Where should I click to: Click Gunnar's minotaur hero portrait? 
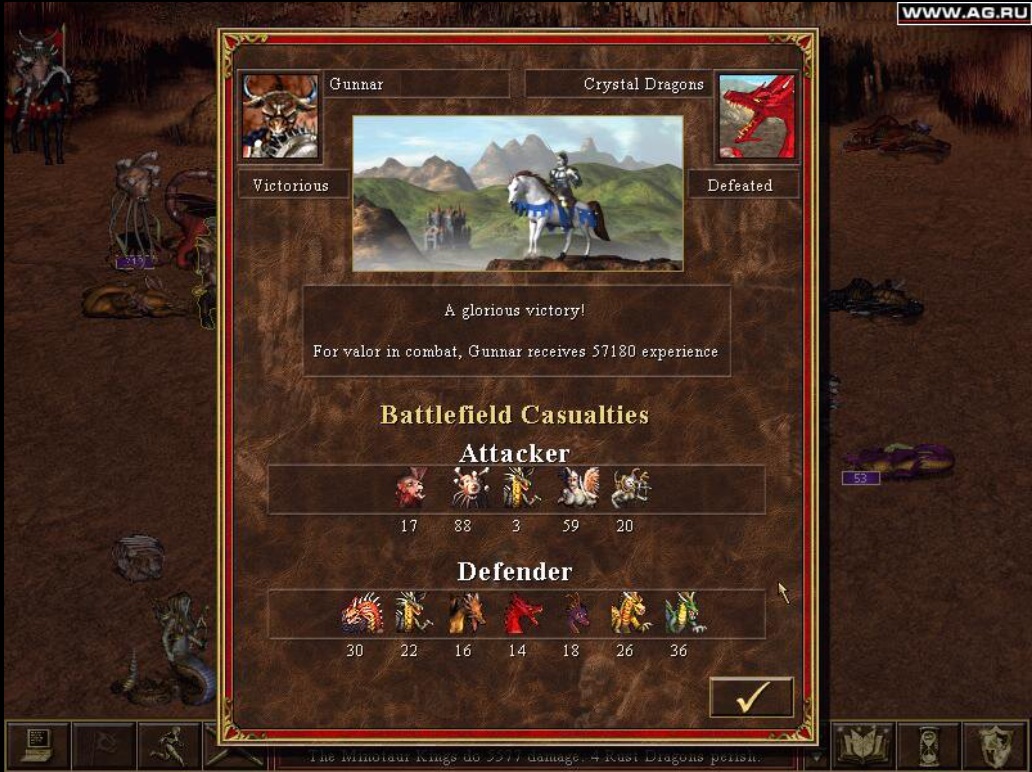click(280, 117)
